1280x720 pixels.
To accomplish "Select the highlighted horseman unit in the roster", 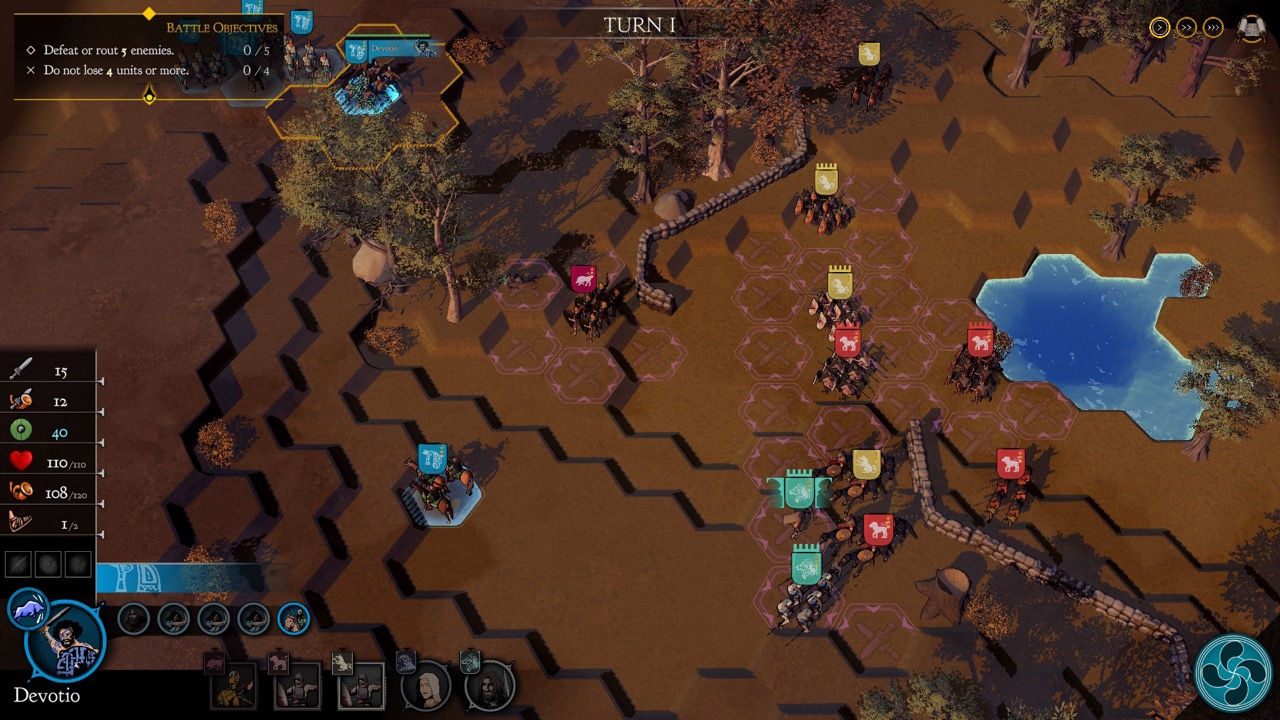I will click(x=293, y=620).
